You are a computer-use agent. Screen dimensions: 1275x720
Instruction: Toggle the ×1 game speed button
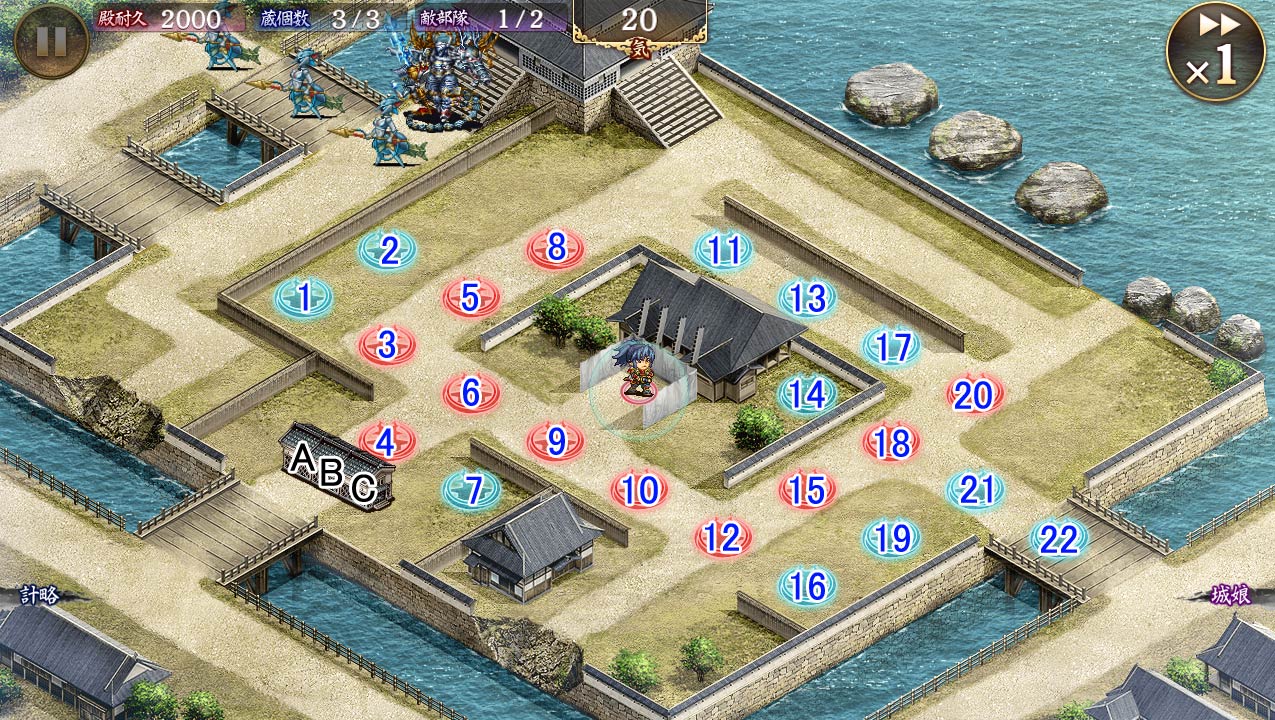click(x=1215, y=51)
